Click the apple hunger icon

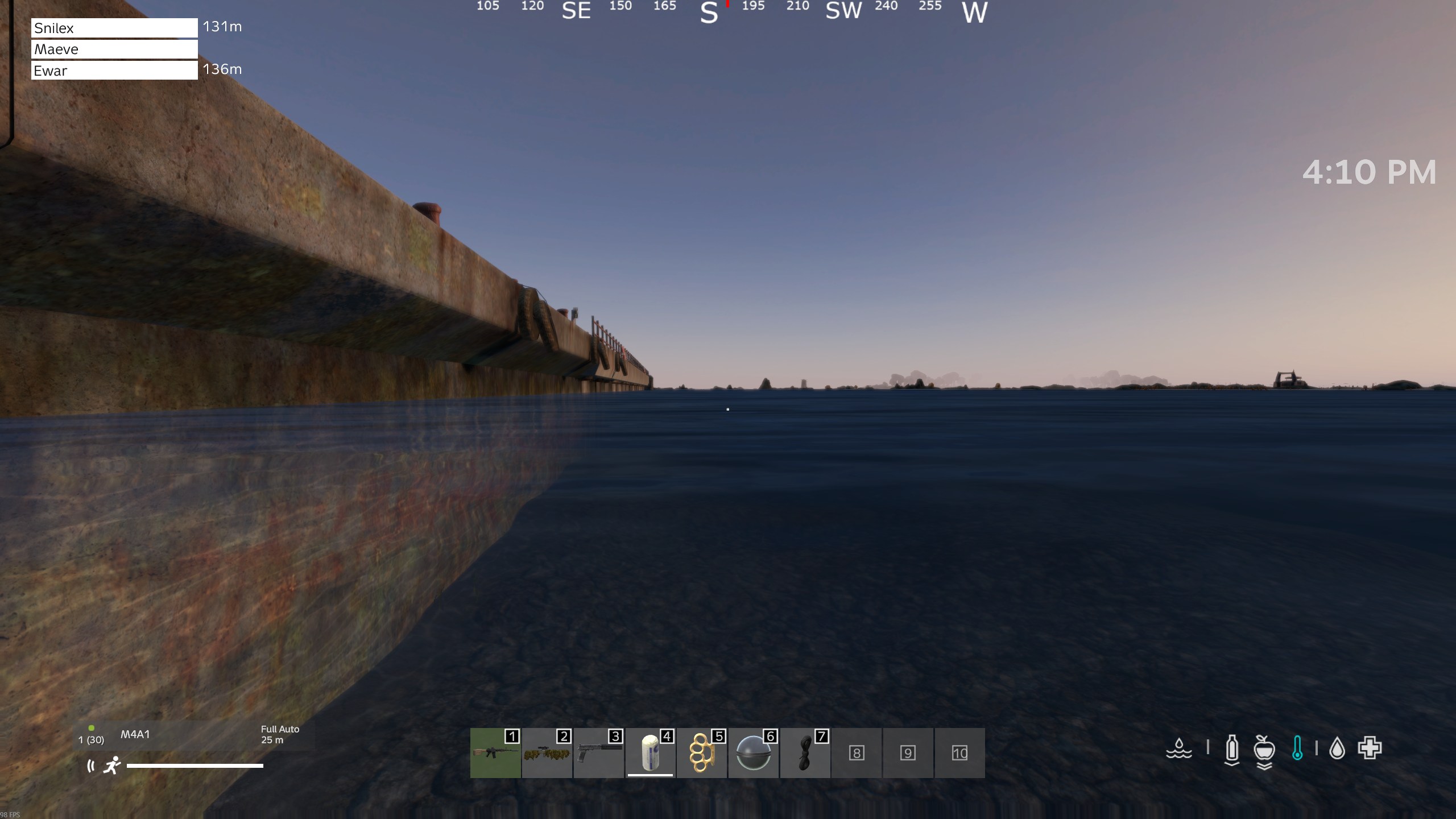point(1264,749)
